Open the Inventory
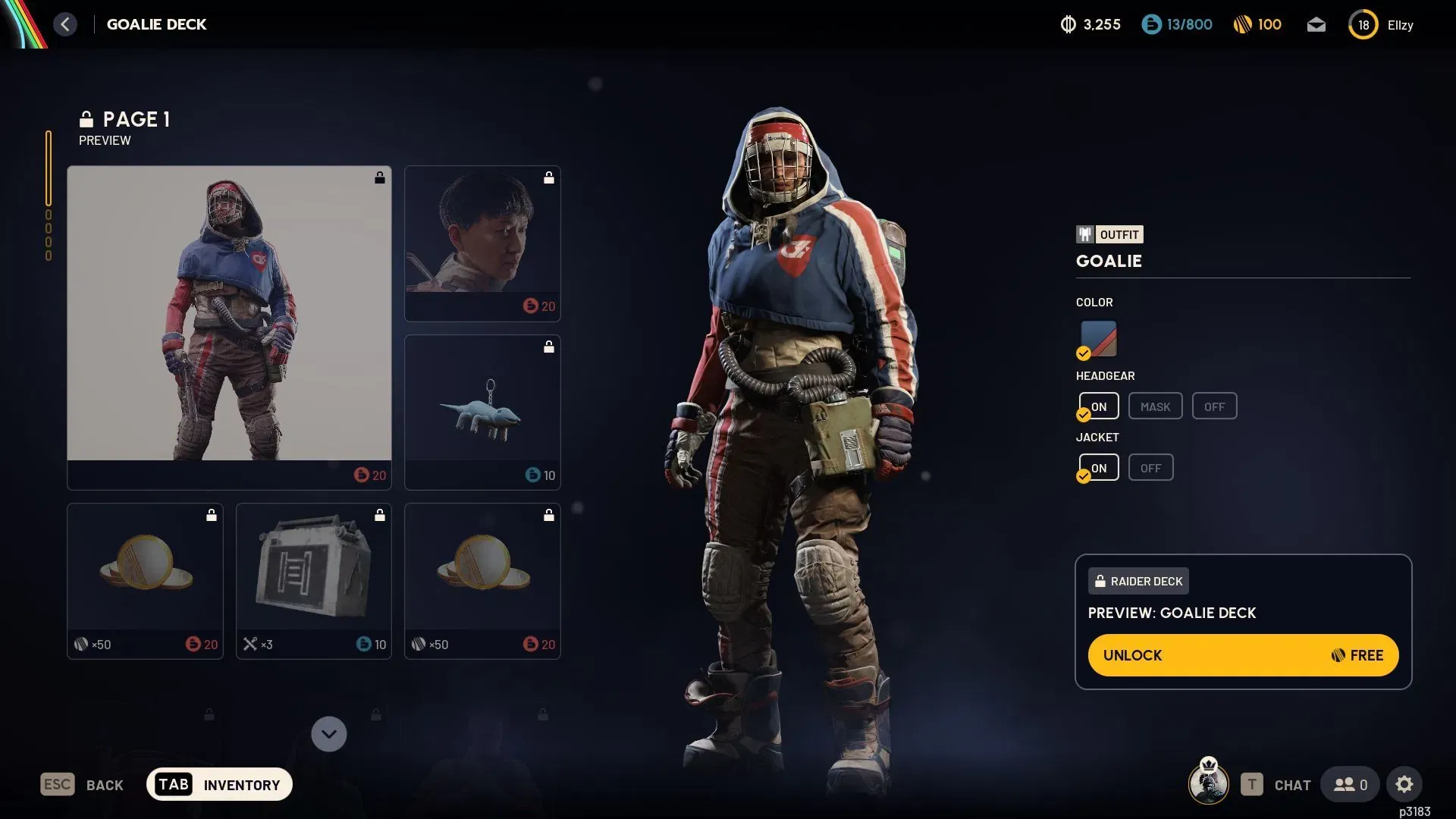This screenshot has height=819, width=1456. coord(219,784)
